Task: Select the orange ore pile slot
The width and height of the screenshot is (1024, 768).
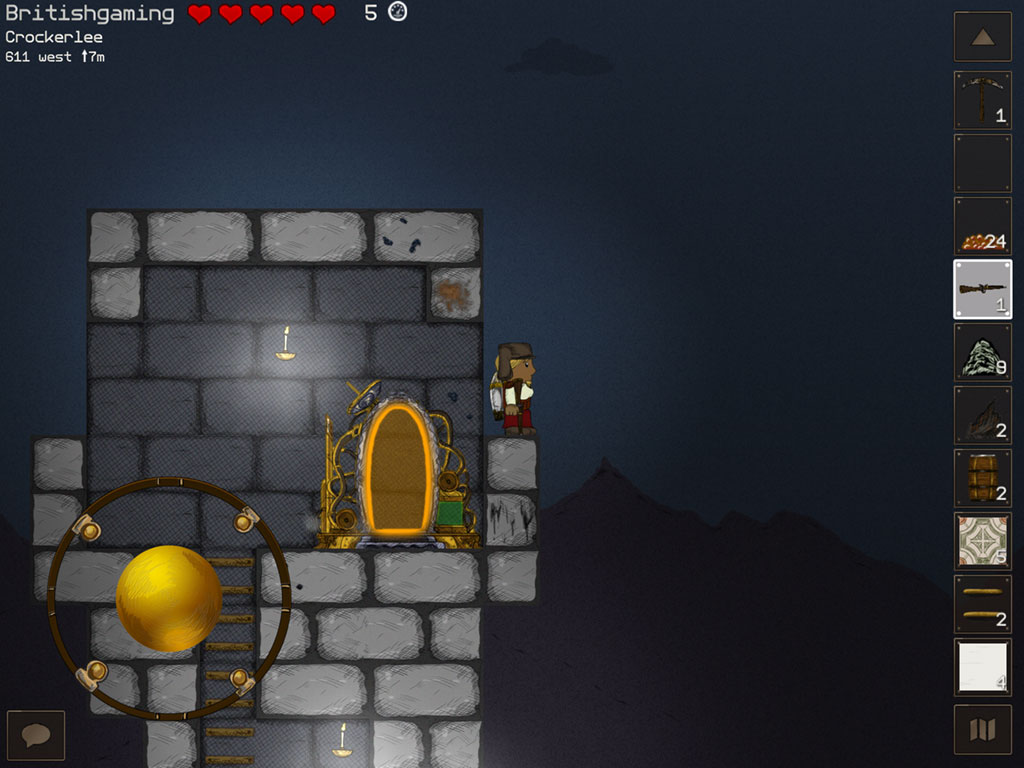Action: [x=982, y=226]
